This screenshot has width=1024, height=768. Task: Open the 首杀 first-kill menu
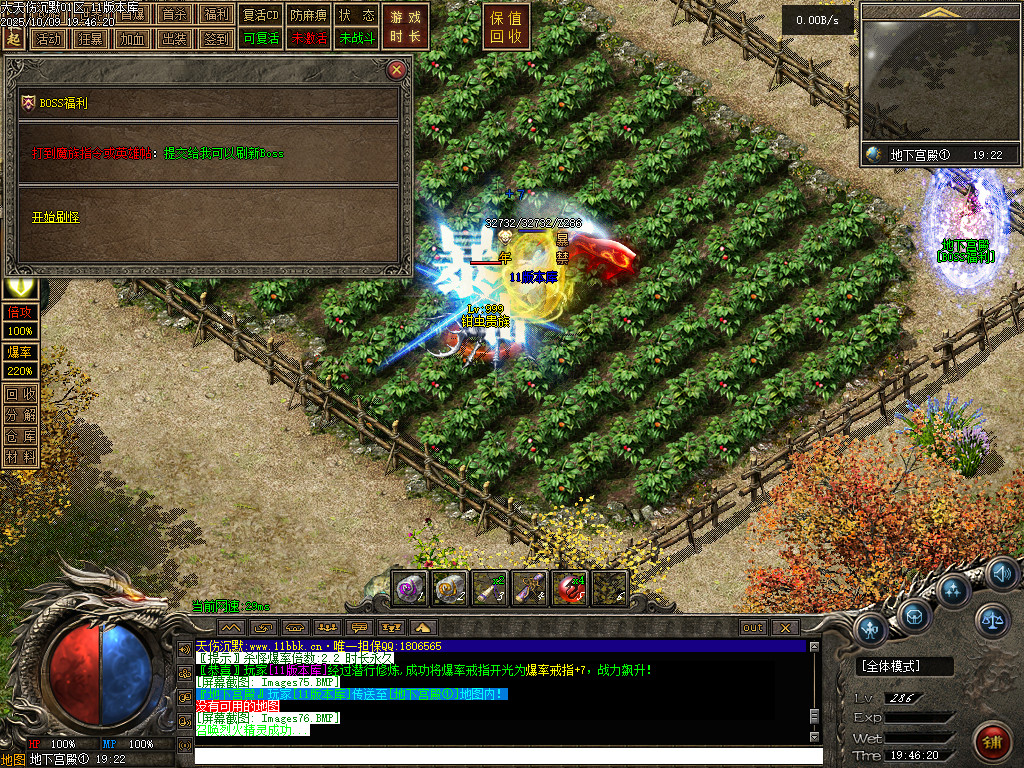tap(174, 15)
